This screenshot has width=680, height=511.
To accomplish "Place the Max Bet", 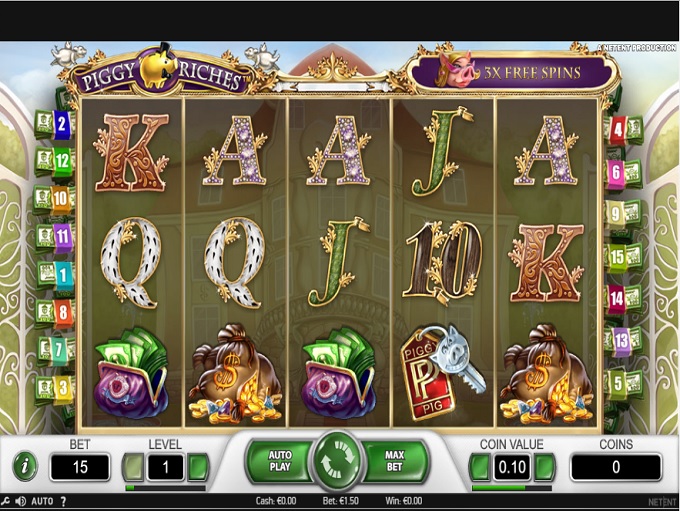I will (394, 461).
